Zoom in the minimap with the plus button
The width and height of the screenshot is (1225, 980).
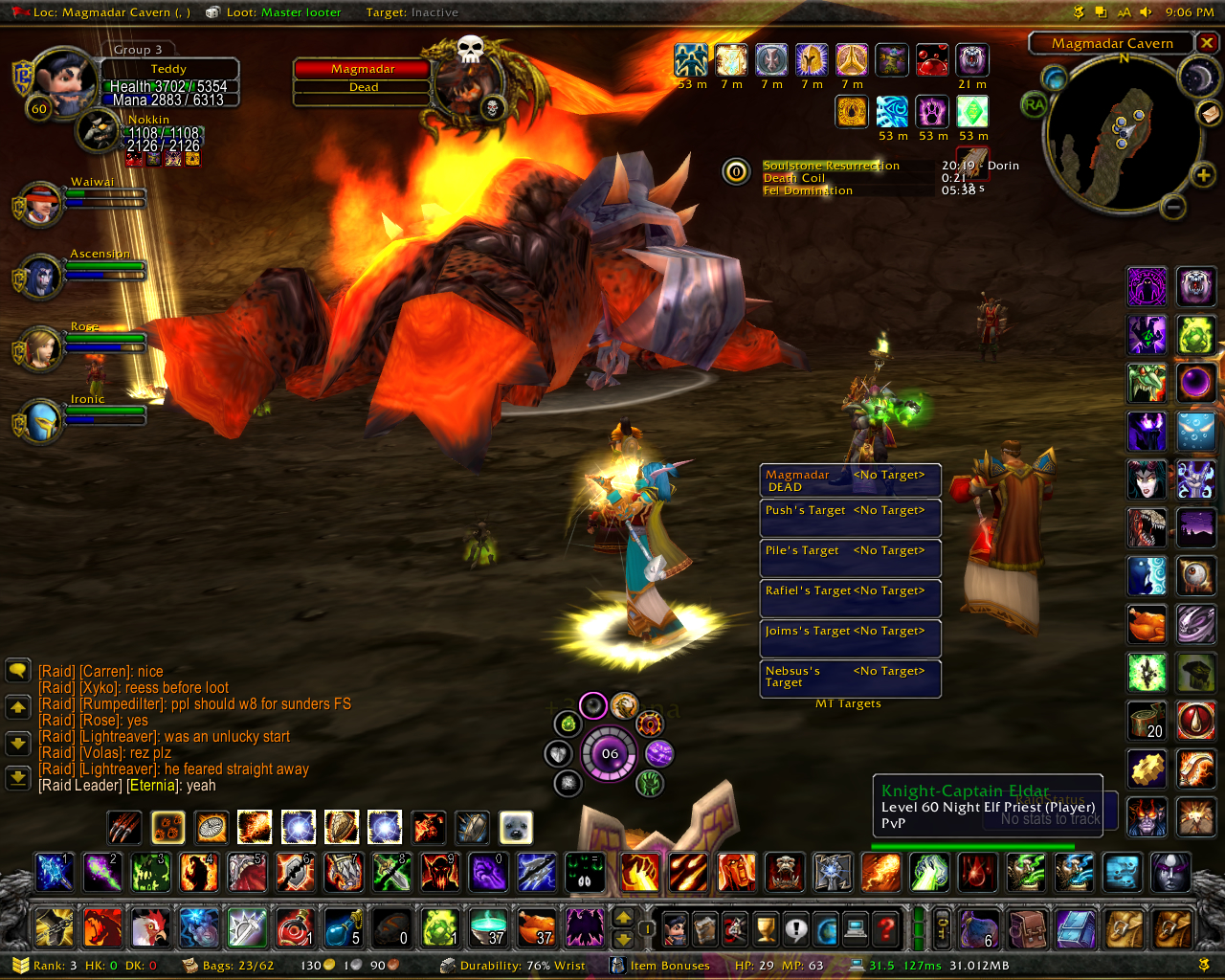(x=1202, y=174)
